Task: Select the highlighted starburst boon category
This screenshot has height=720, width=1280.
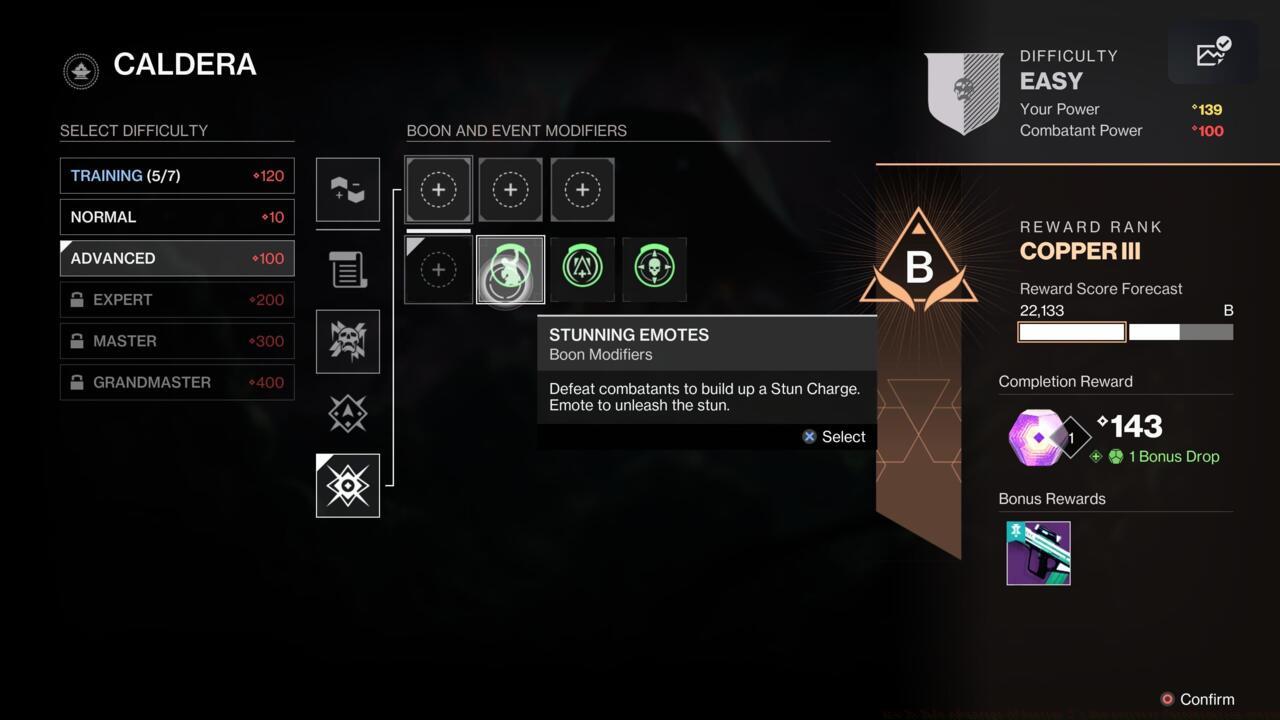Action: pos(348,486)
